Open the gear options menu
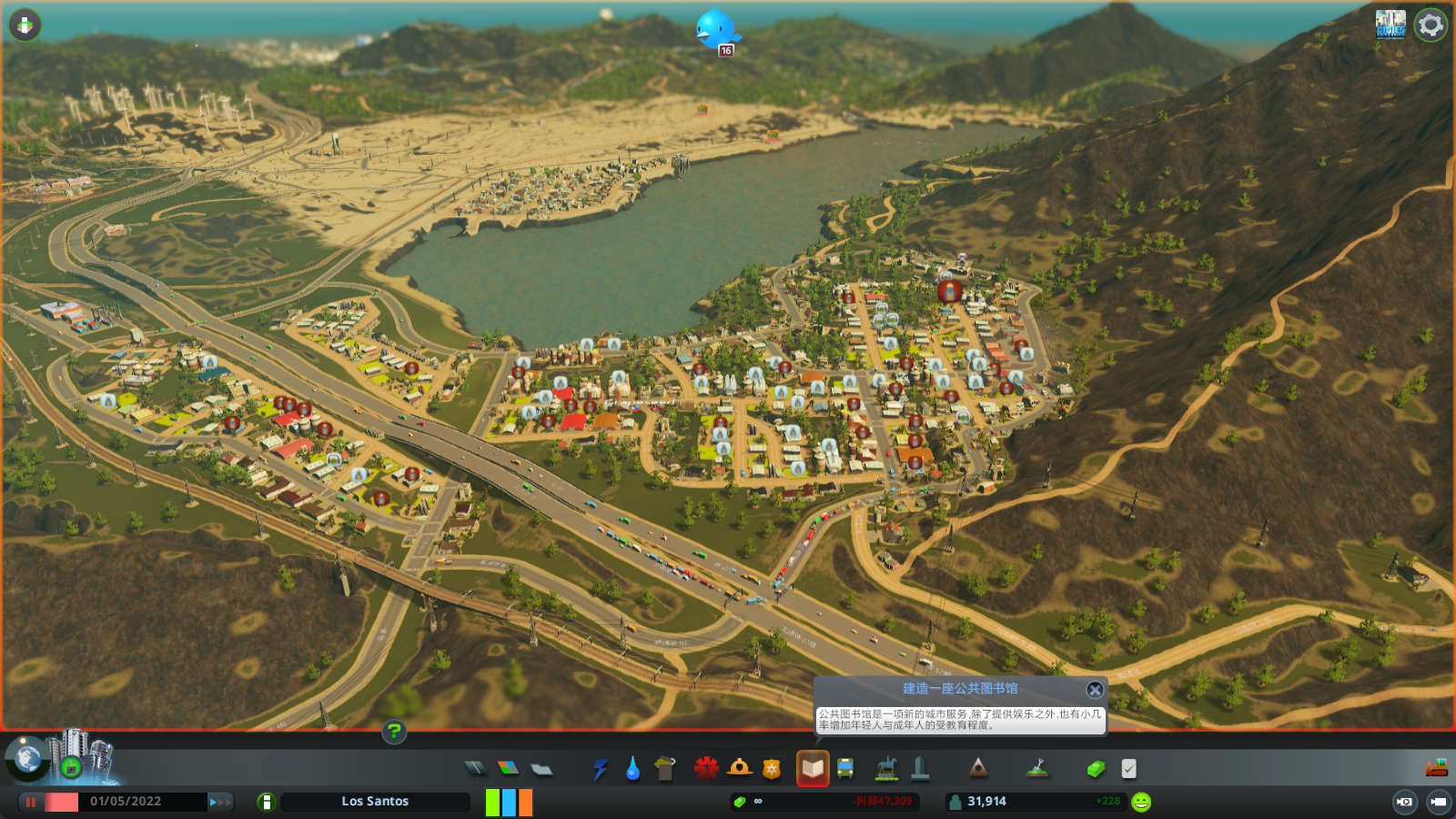This screenshot has width=1456, height=819. coord(1431,25)
